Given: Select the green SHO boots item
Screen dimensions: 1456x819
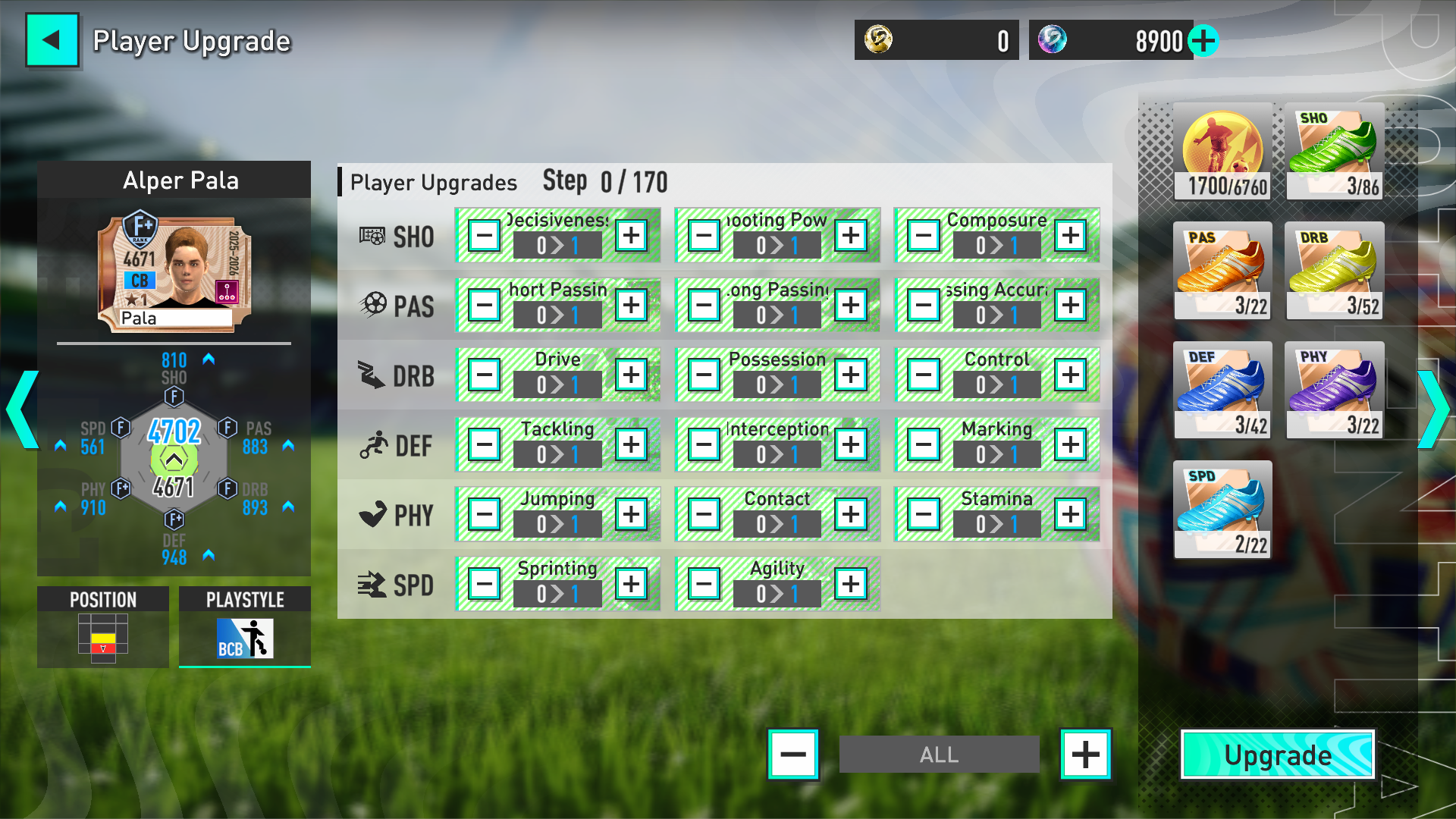Looking at the screenshot, I should coord(1335,152).
